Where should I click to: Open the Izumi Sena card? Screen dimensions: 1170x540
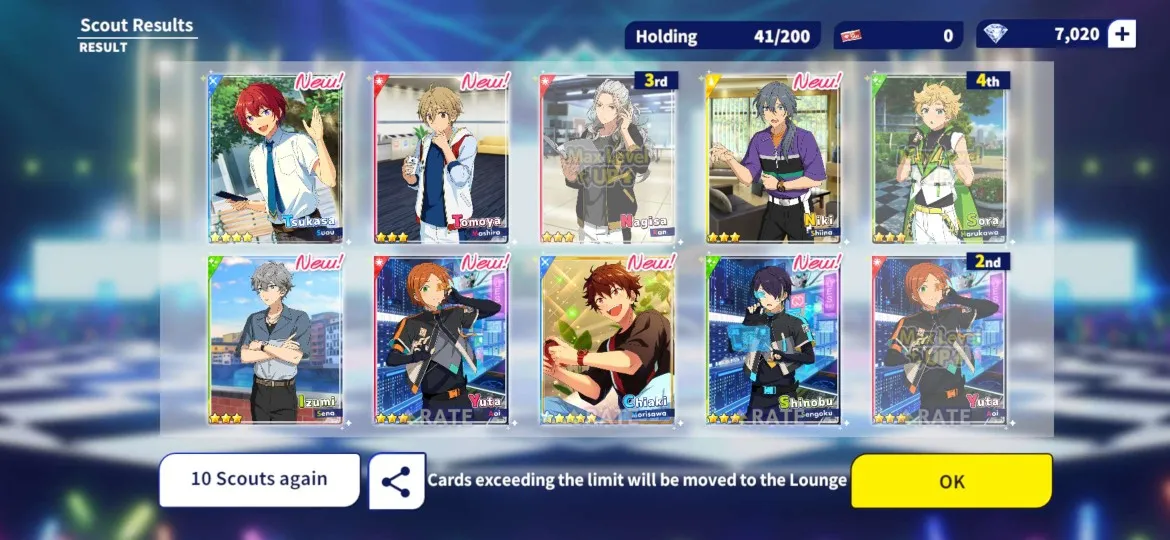276,340
